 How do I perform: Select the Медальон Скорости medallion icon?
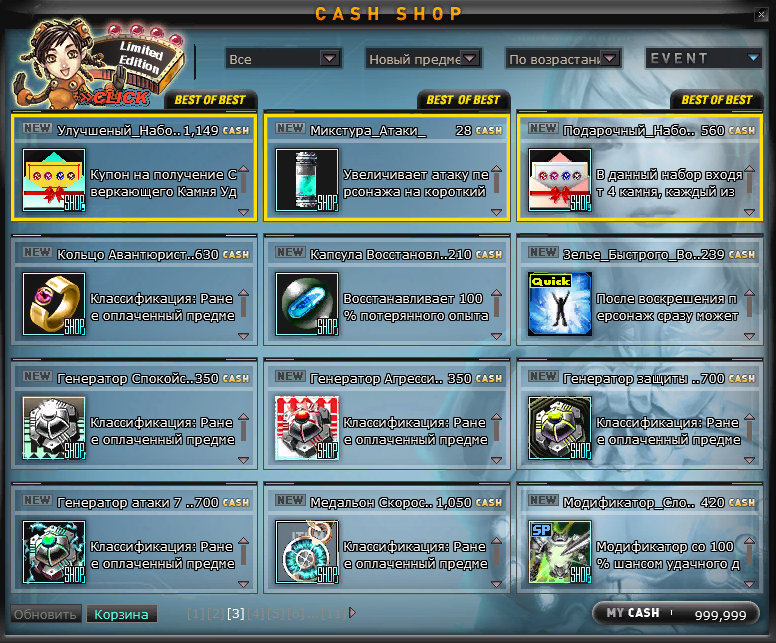tap(308, 551)
